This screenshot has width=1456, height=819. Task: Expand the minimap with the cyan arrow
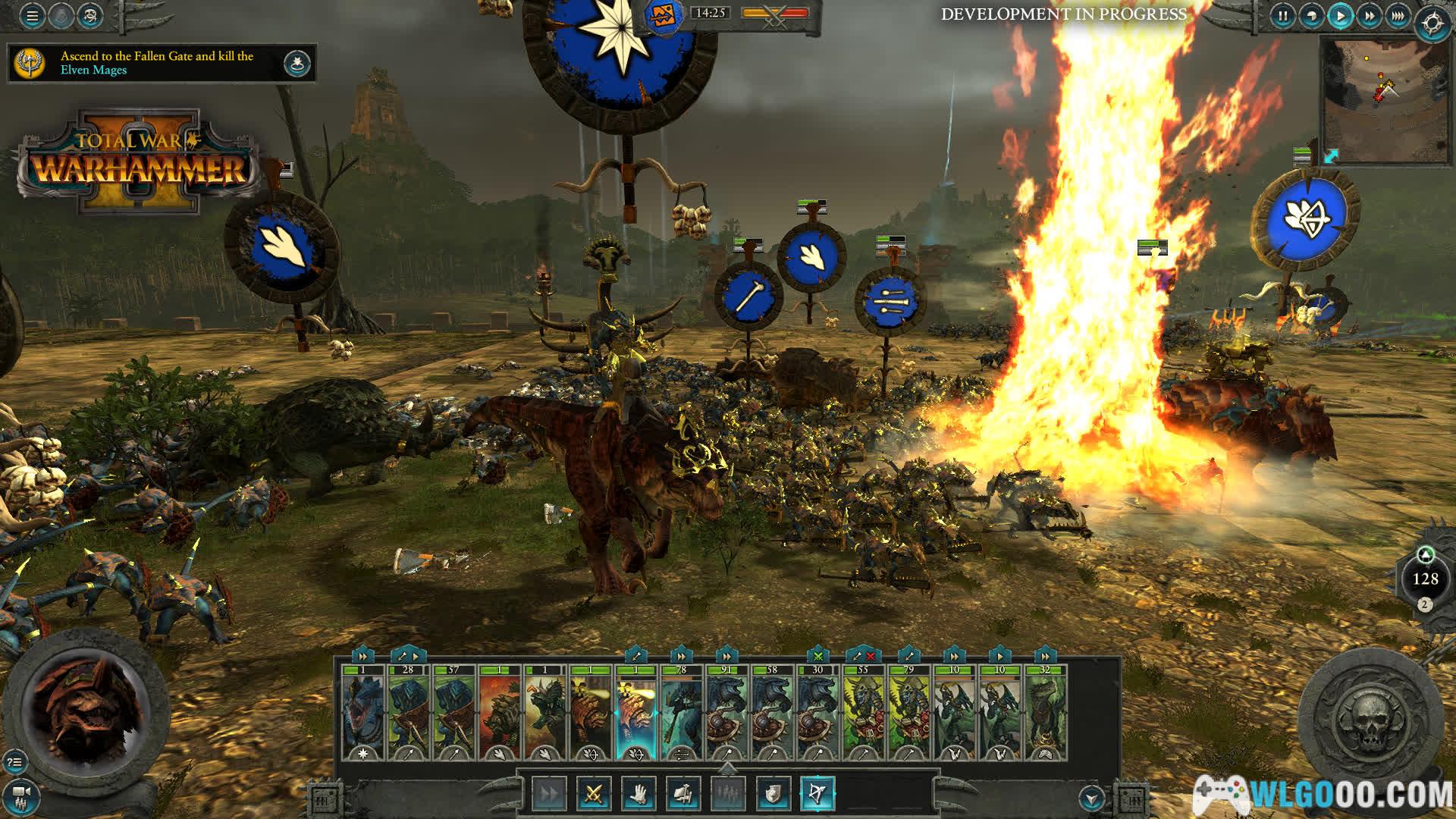point(1332,156)
